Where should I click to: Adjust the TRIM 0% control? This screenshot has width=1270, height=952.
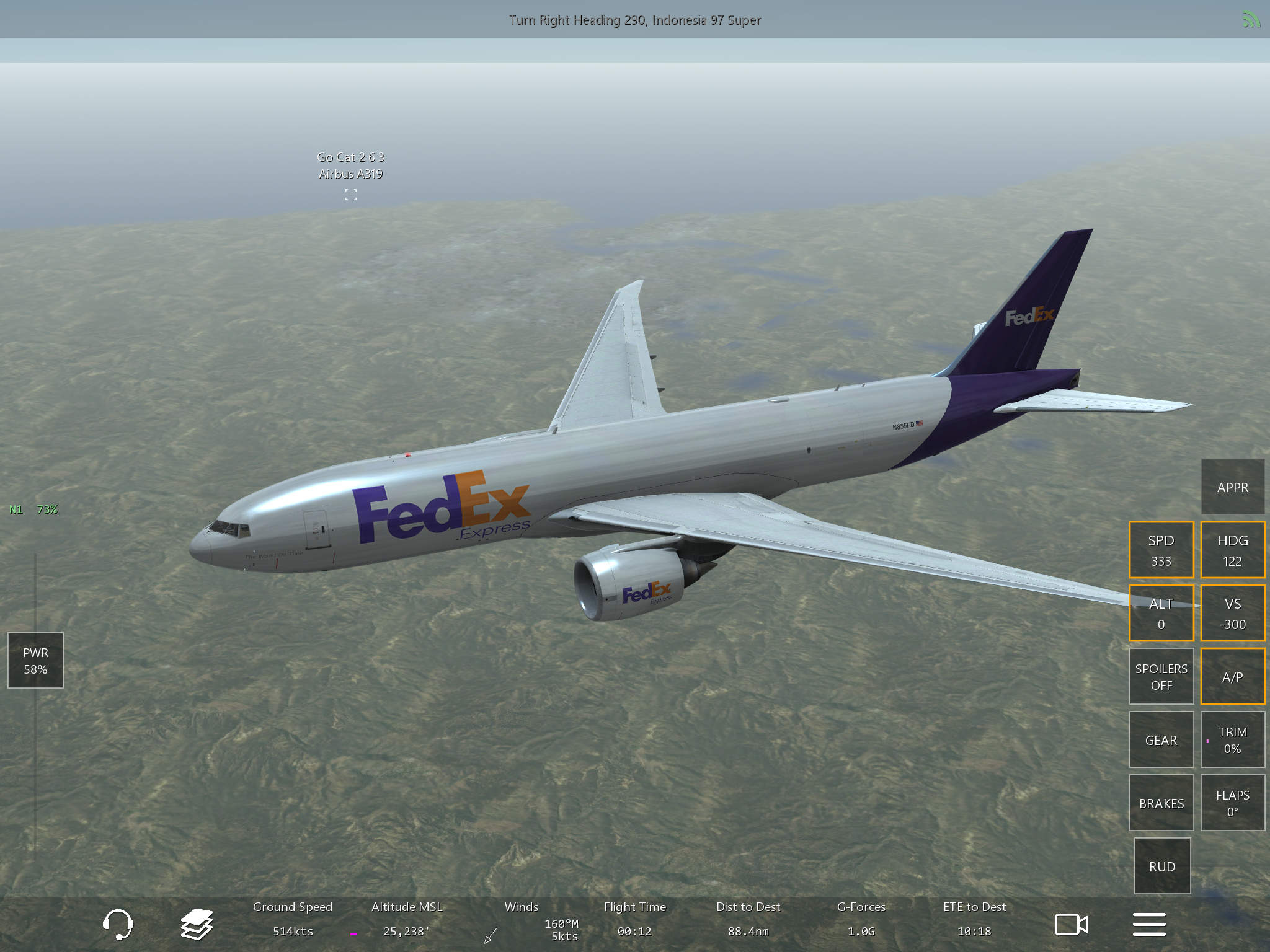coord(1232,740)
